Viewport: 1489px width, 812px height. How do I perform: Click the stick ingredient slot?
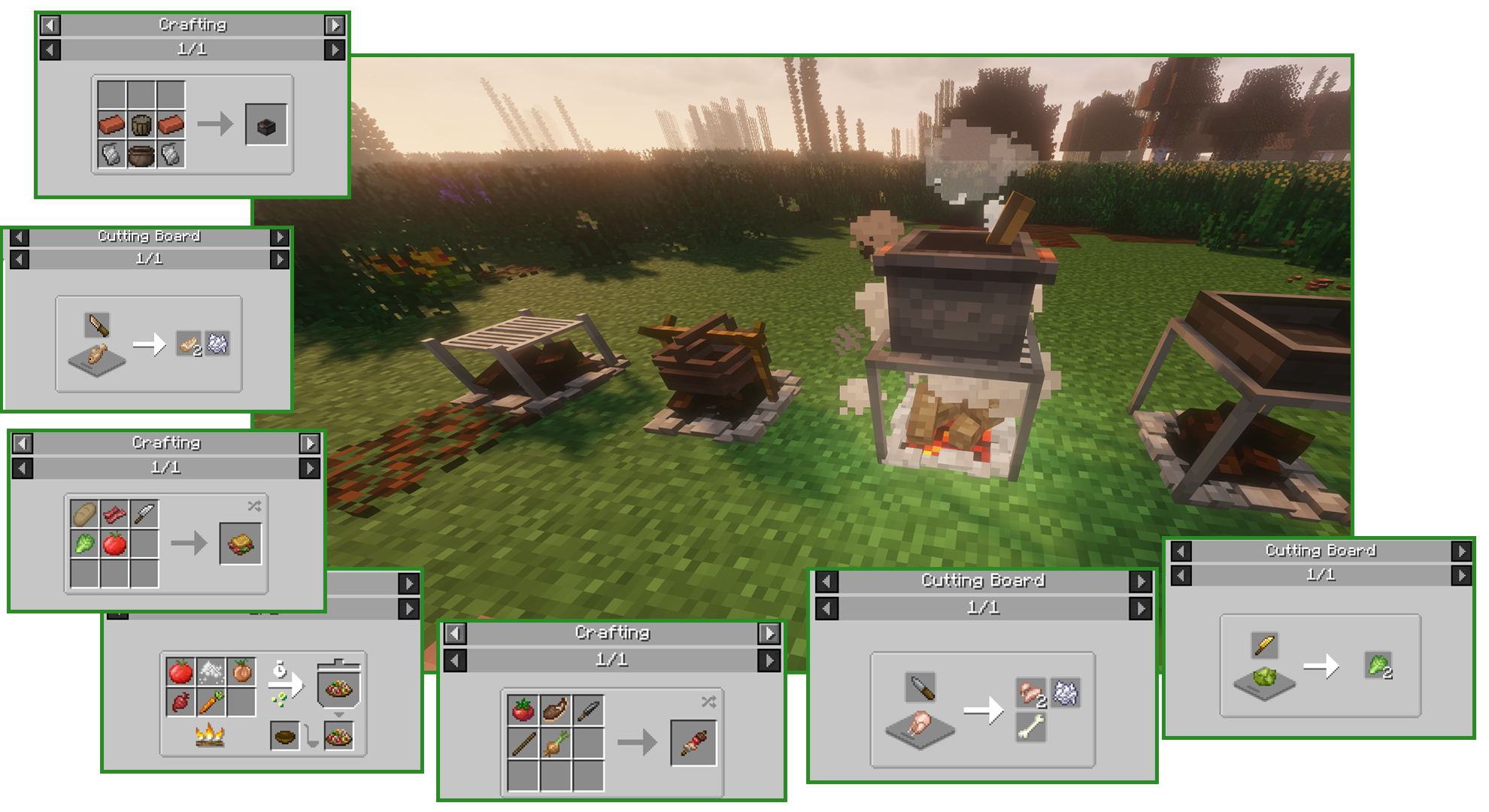coord(523,744)
